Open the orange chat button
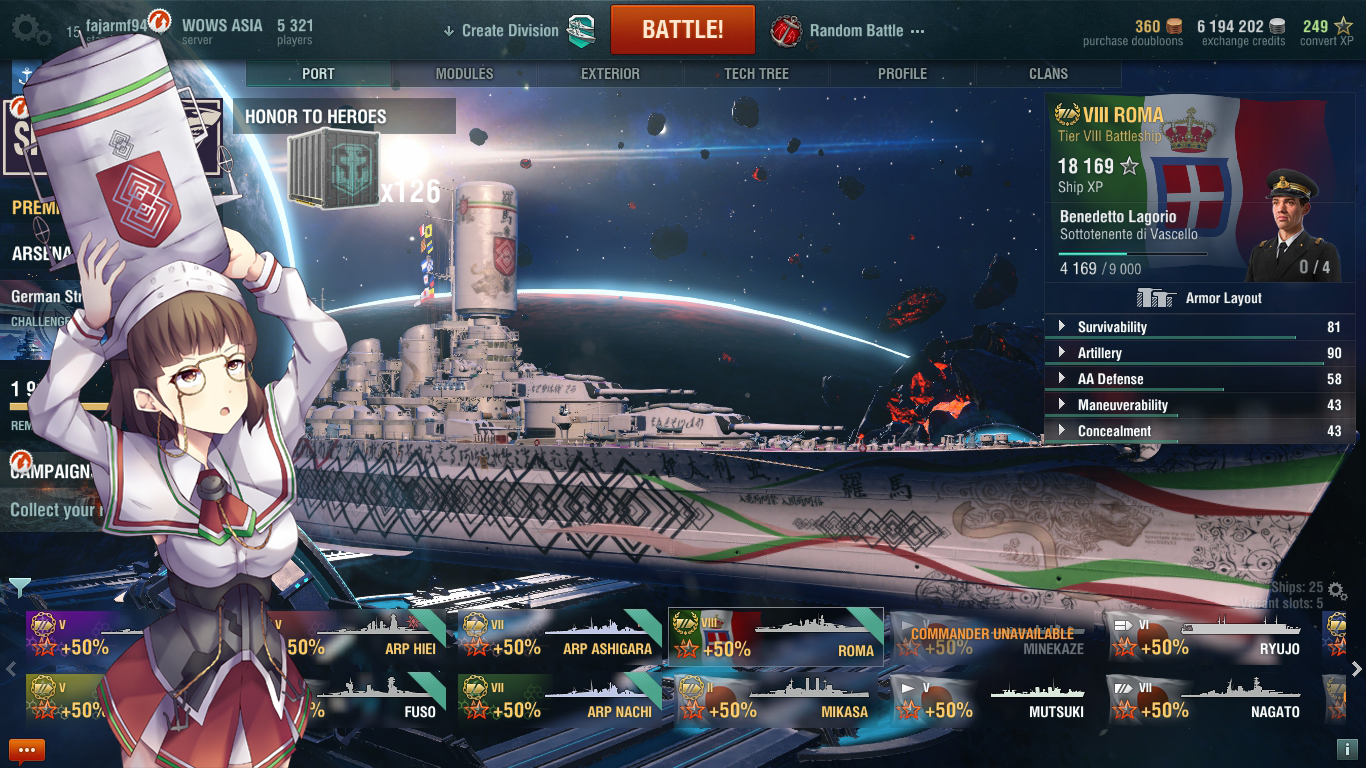This screenshot has height=768, width=1366. pyautogui.click(x=27, y=749)
